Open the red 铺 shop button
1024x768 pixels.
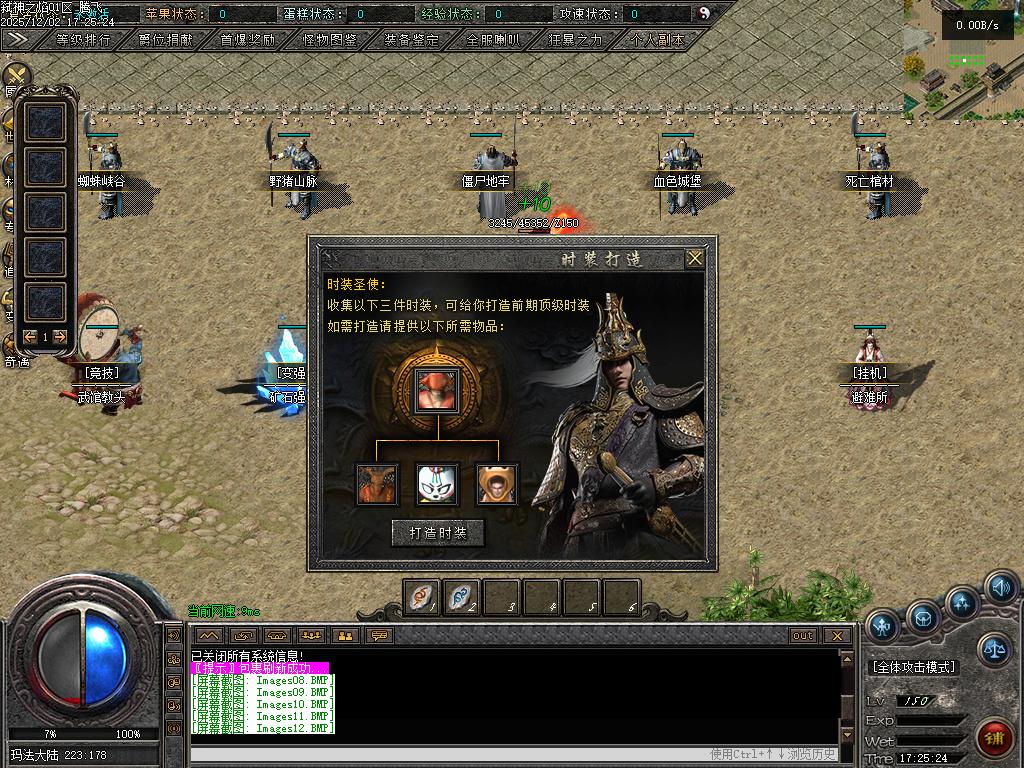993,740
